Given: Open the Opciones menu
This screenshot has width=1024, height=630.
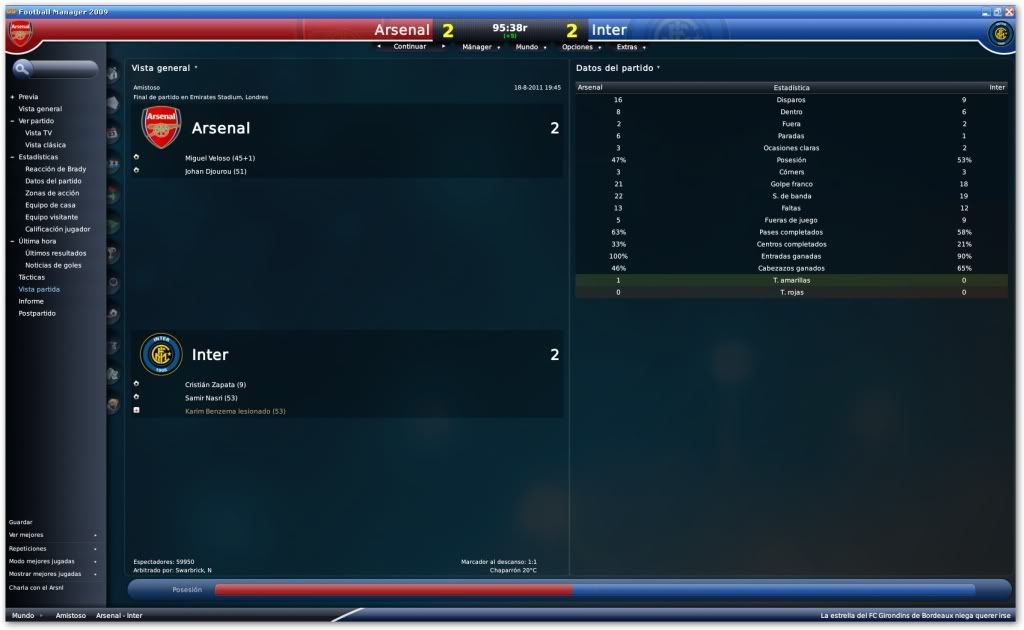Looking at the screenshot, I should point(577,47).
